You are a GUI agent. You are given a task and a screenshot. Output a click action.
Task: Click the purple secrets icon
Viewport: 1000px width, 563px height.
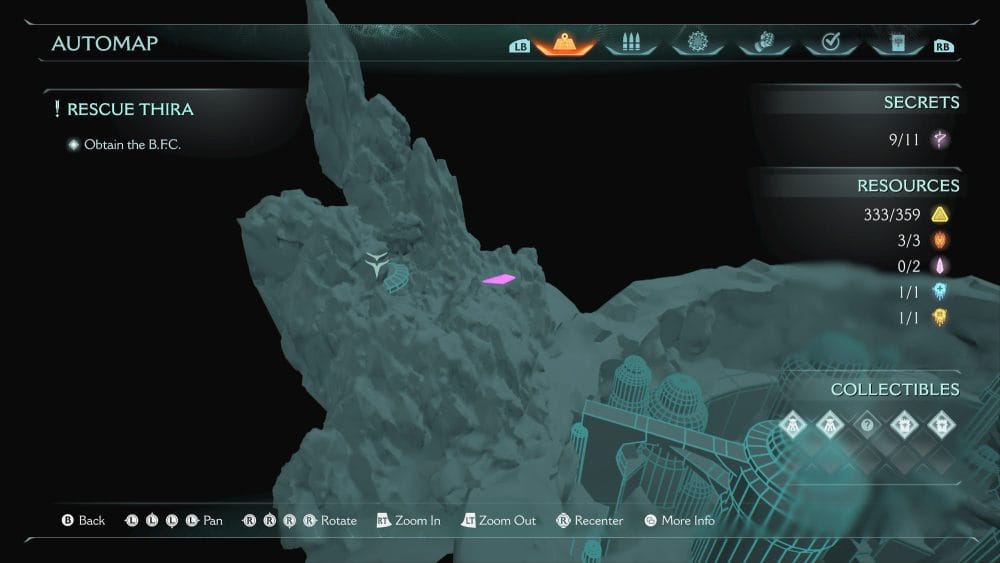click(940, 140)
